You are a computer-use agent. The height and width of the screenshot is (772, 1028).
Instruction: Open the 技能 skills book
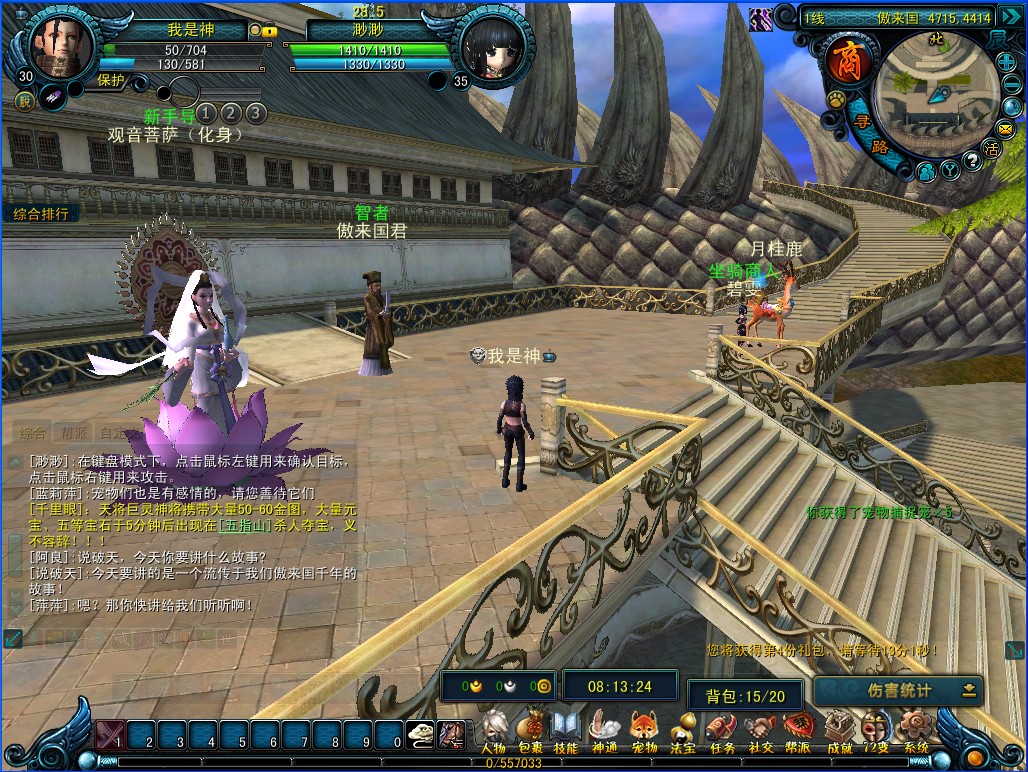[566, 731]
